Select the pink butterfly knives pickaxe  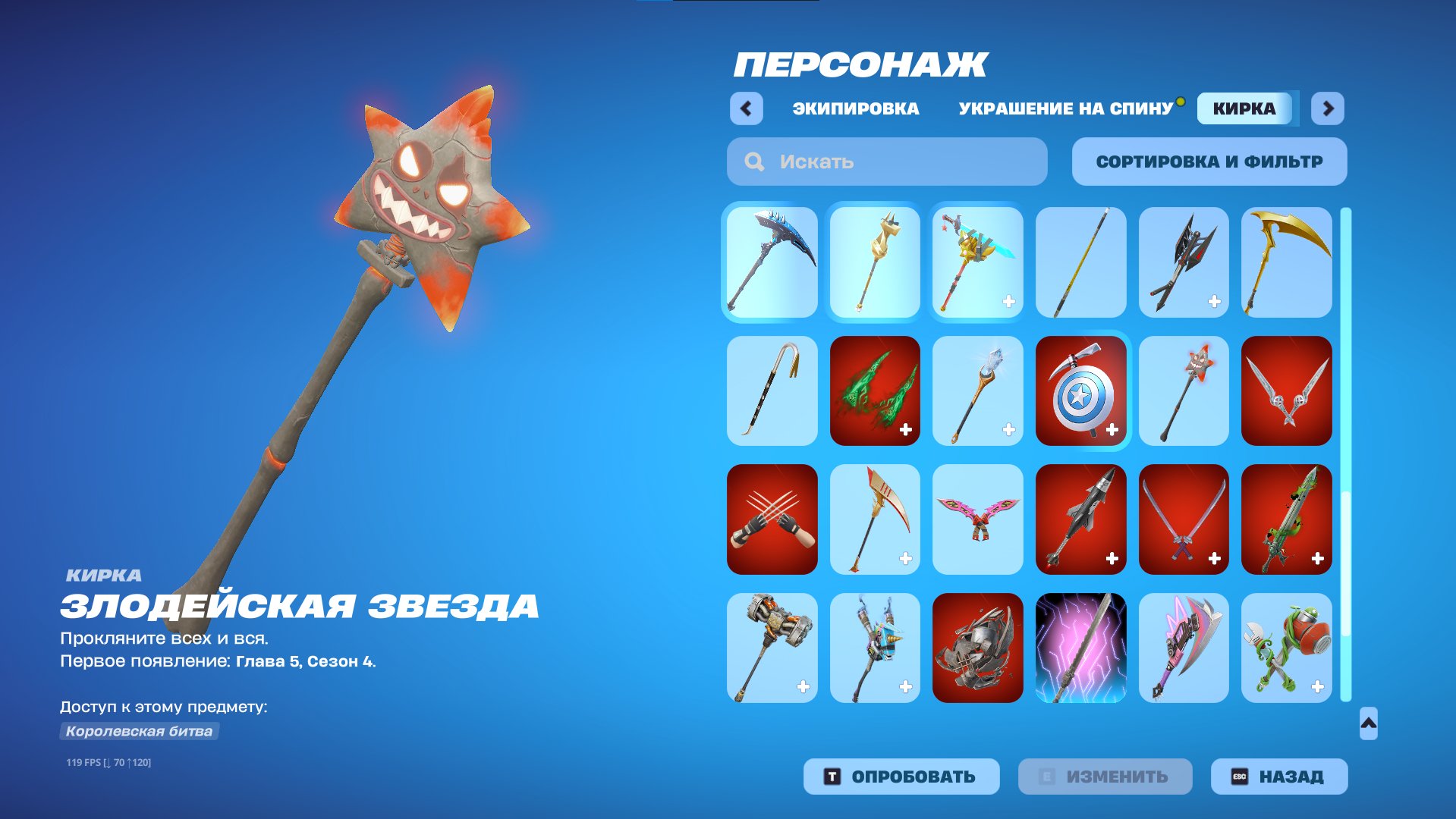[977, 519]
